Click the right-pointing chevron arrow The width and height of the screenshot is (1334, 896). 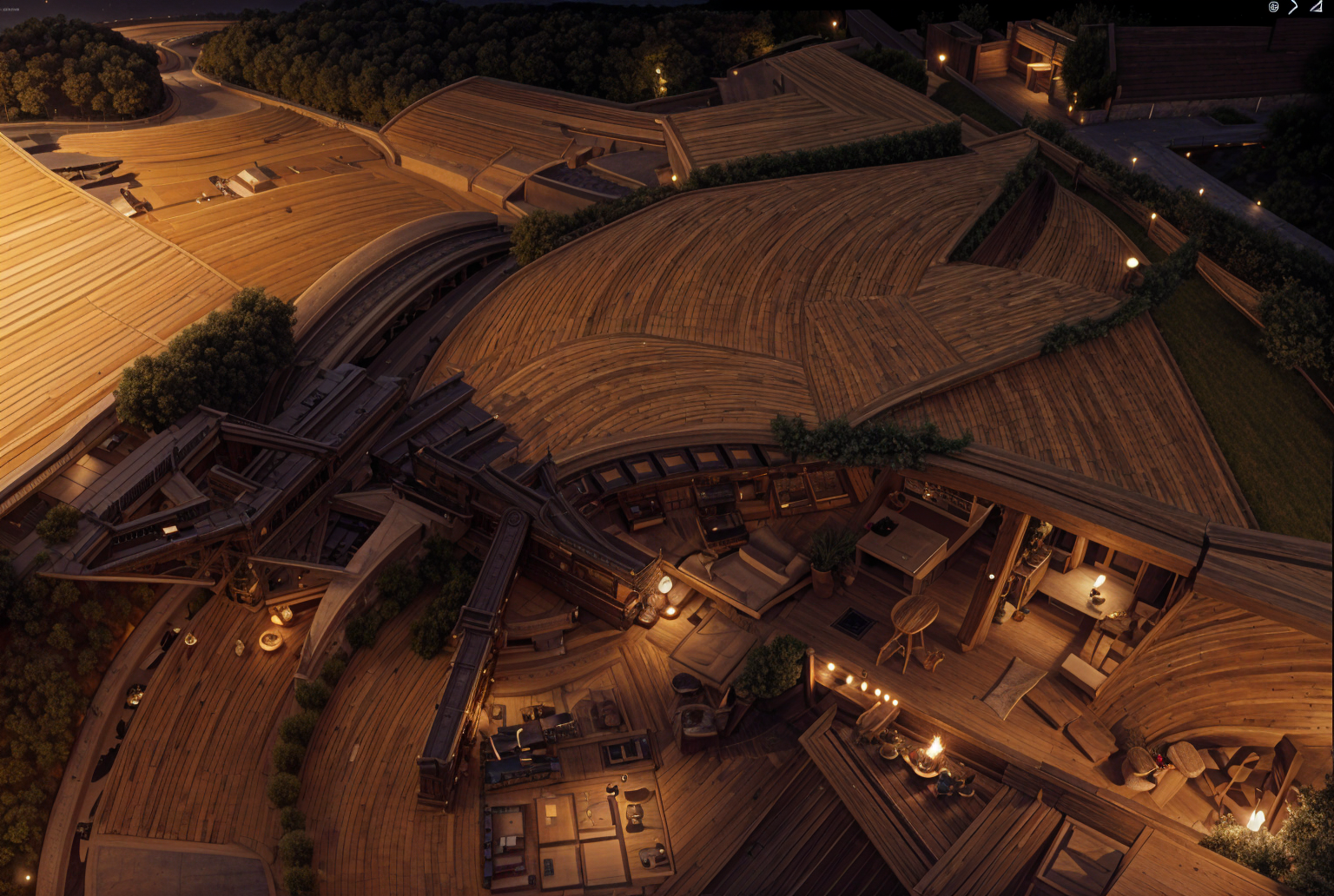coord(1293,7)
